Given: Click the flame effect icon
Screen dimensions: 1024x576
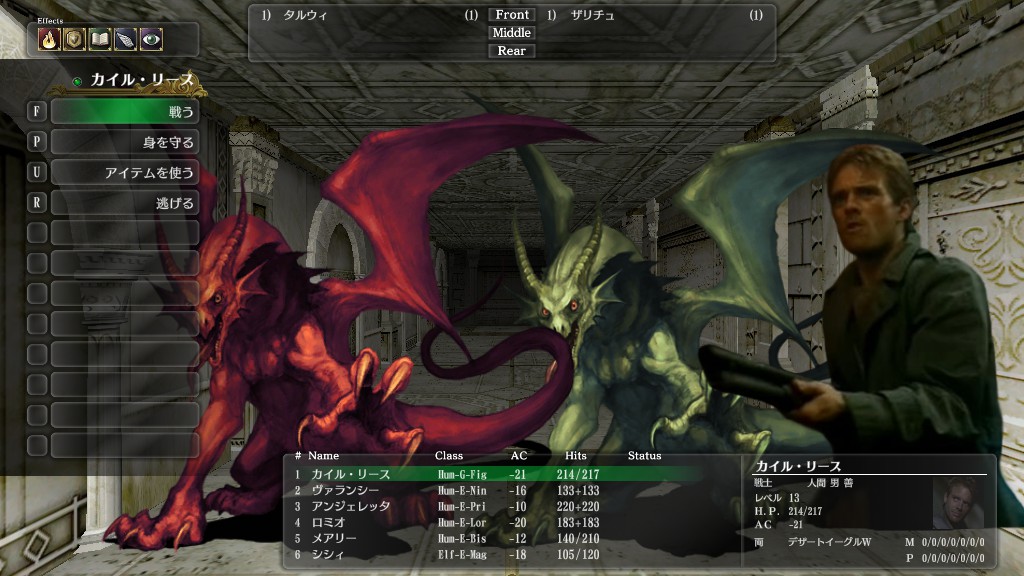Looking at the screenshot, I should point(49,39).
